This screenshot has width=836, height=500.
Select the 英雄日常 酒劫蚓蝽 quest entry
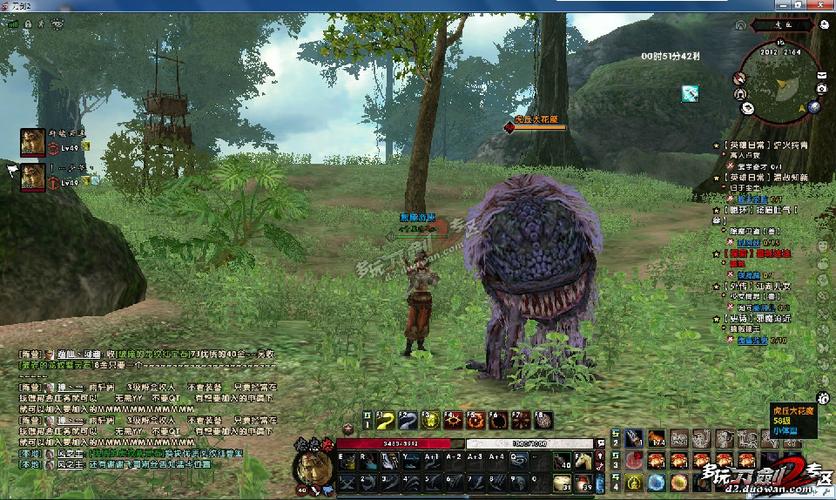764,177
